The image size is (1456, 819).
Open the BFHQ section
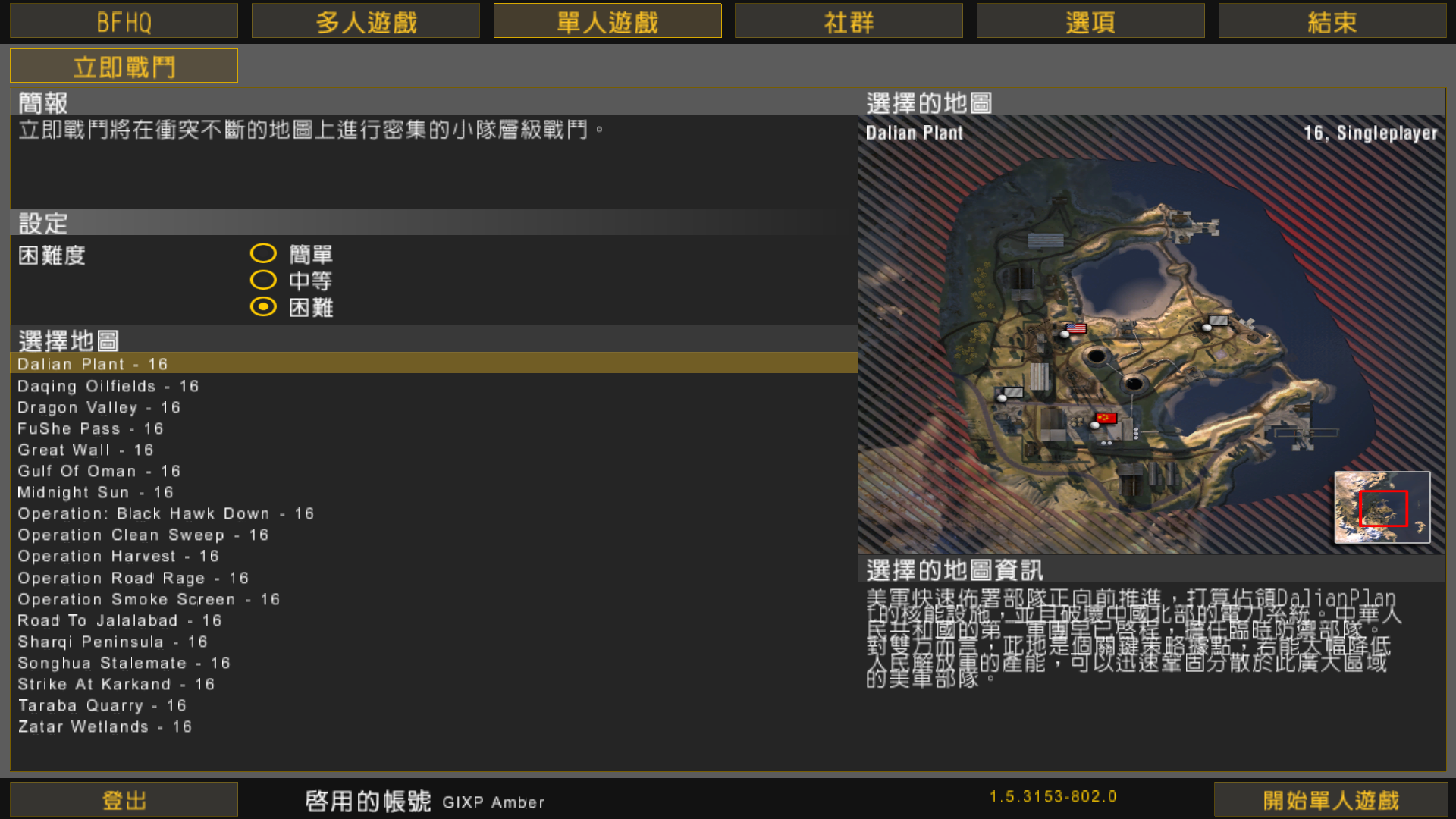(x=124, y=21)
